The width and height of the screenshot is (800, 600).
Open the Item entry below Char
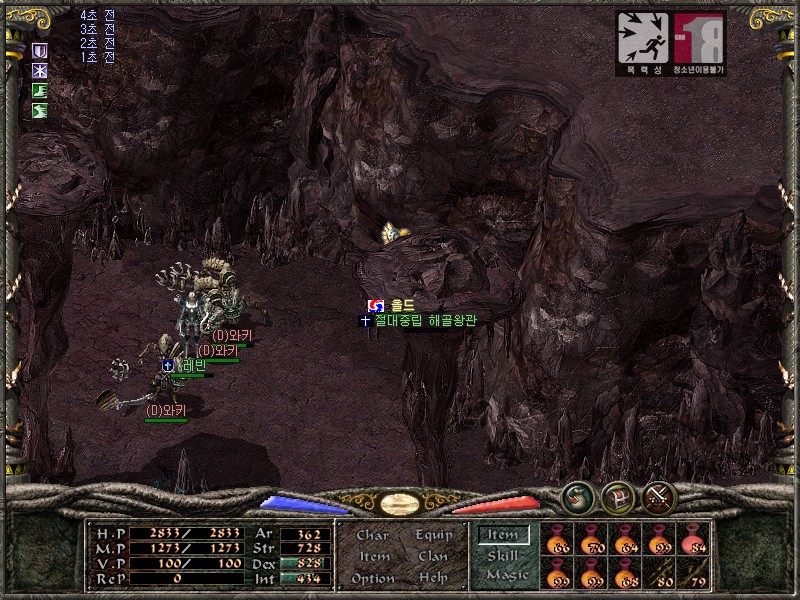(x=373, y=557)
